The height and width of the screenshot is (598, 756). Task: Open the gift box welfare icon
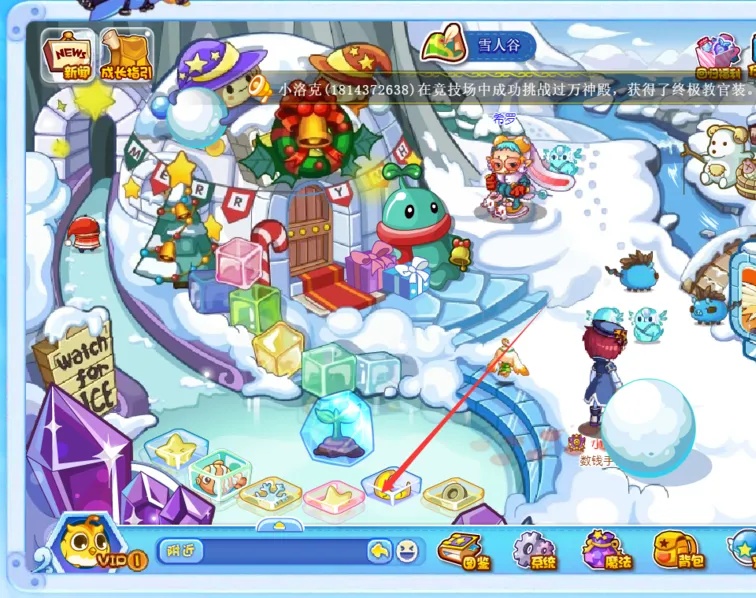[x=718, y=56]
